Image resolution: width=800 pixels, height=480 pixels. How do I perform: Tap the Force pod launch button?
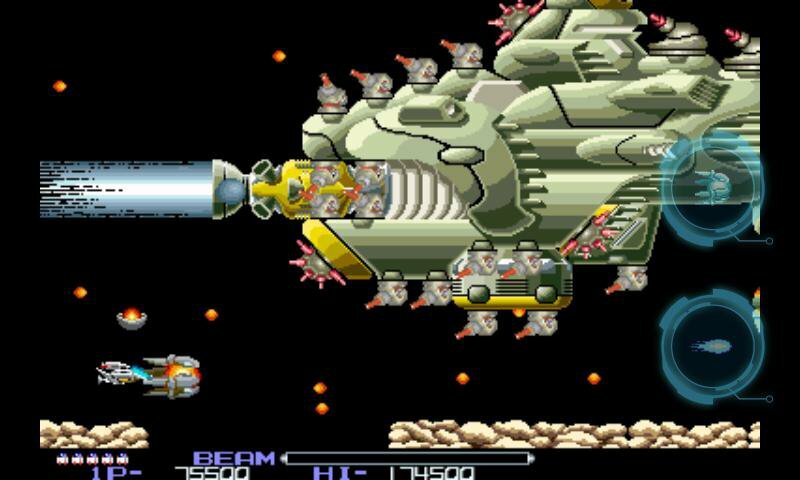711,188
